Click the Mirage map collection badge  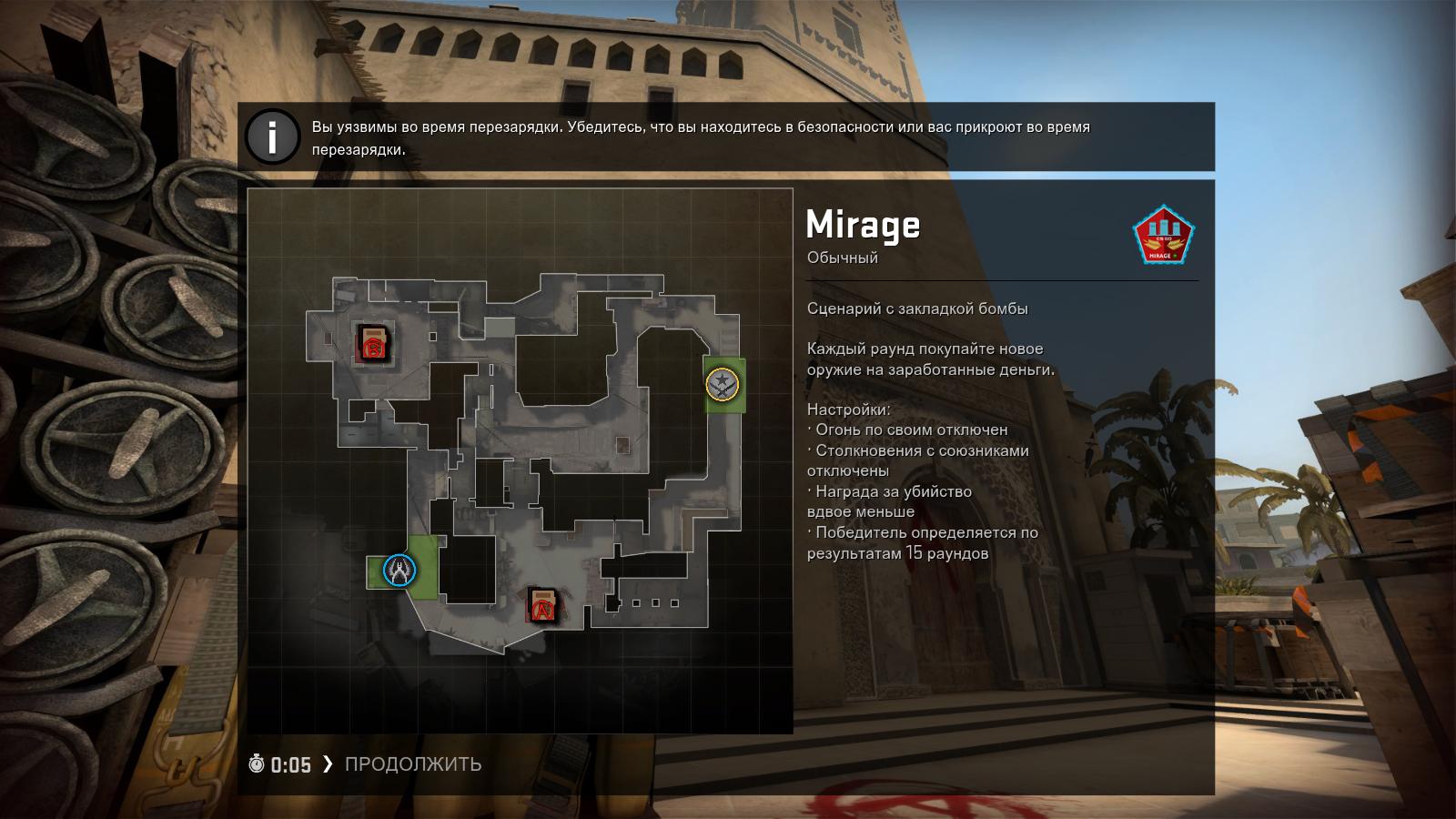coord(1162,234)
